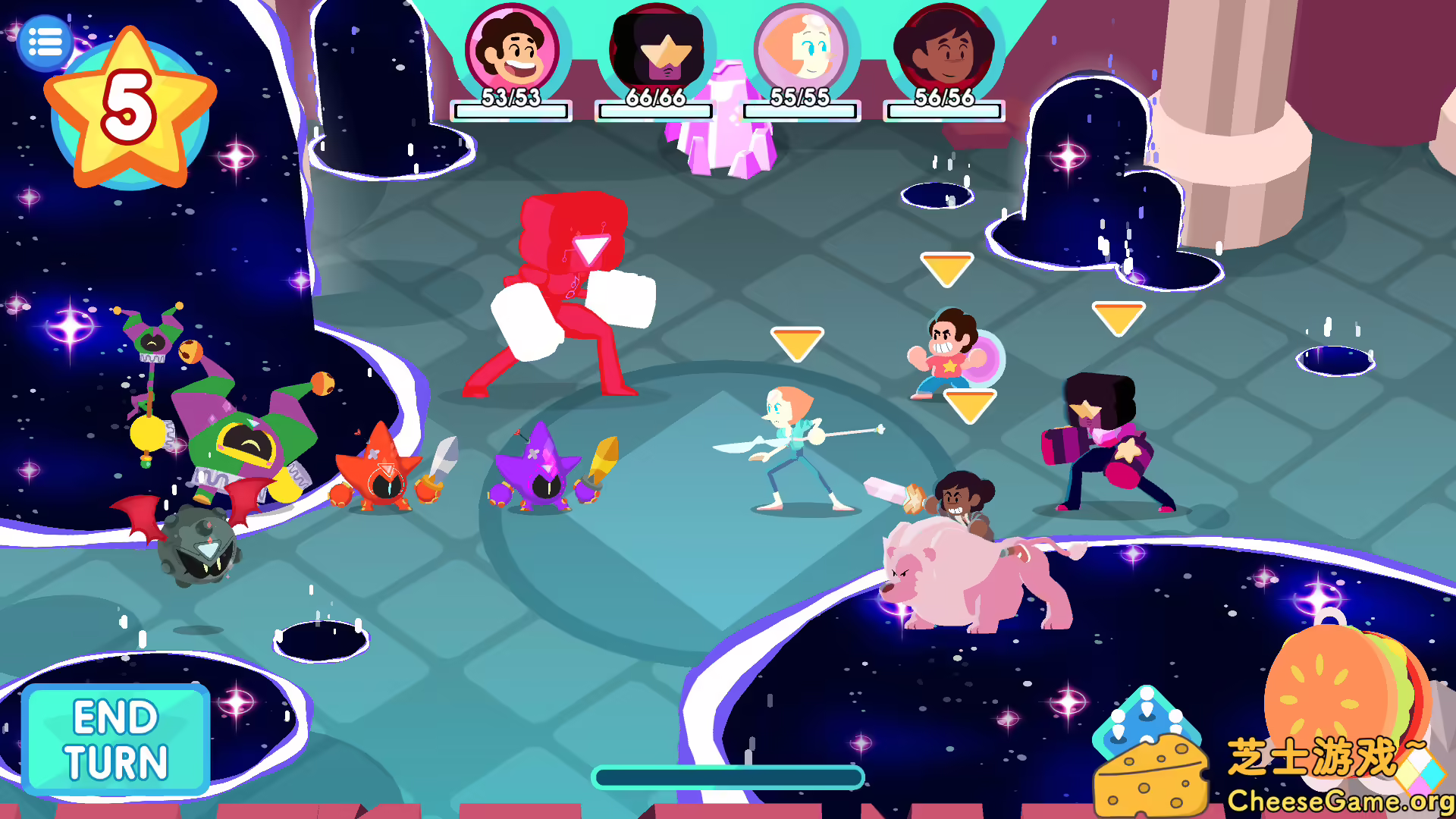This screenshot has width=1456, height=819.
Task: Open the hamburger menu in top-left corner
Action: click(45, 42)
